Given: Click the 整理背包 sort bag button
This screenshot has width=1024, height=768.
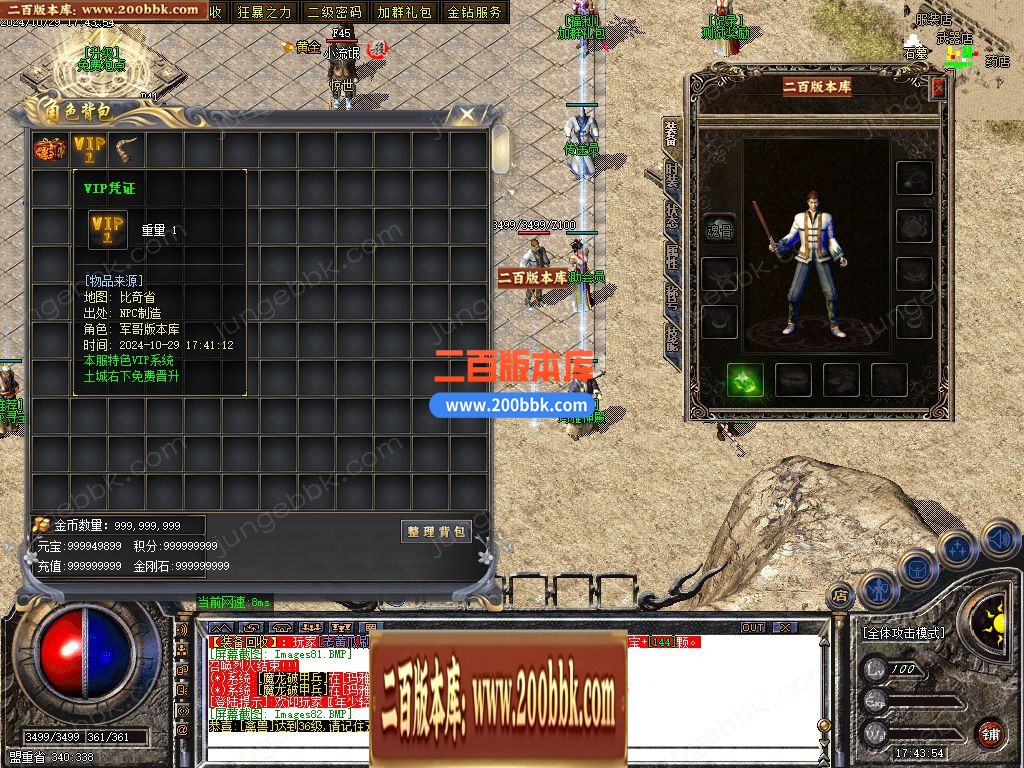Looking at the screenshot, I should [x=436, y=531].
